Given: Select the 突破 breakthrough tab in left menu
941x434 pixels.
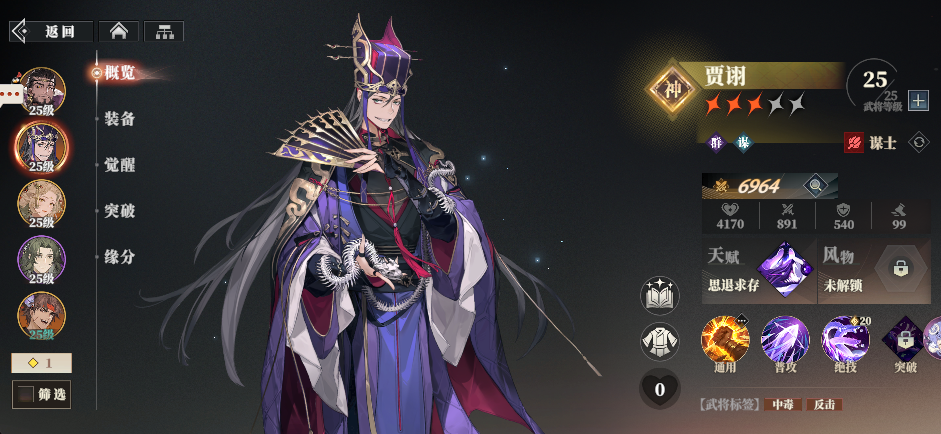Looking at the screenshot, I should 119,211.
